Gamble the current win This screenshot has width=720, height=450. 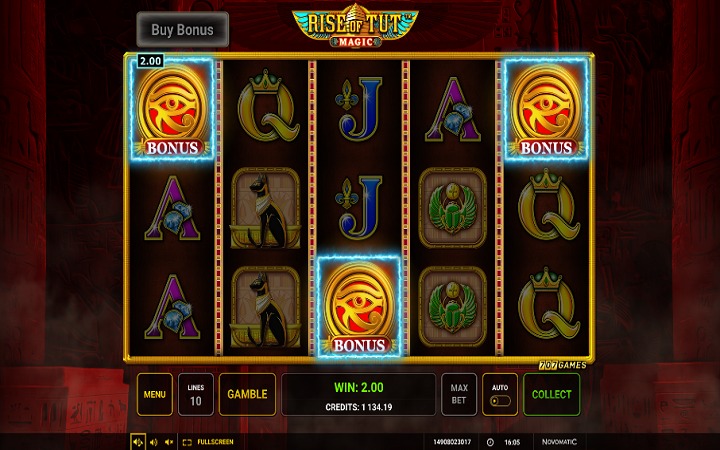(x=247, y=394)
